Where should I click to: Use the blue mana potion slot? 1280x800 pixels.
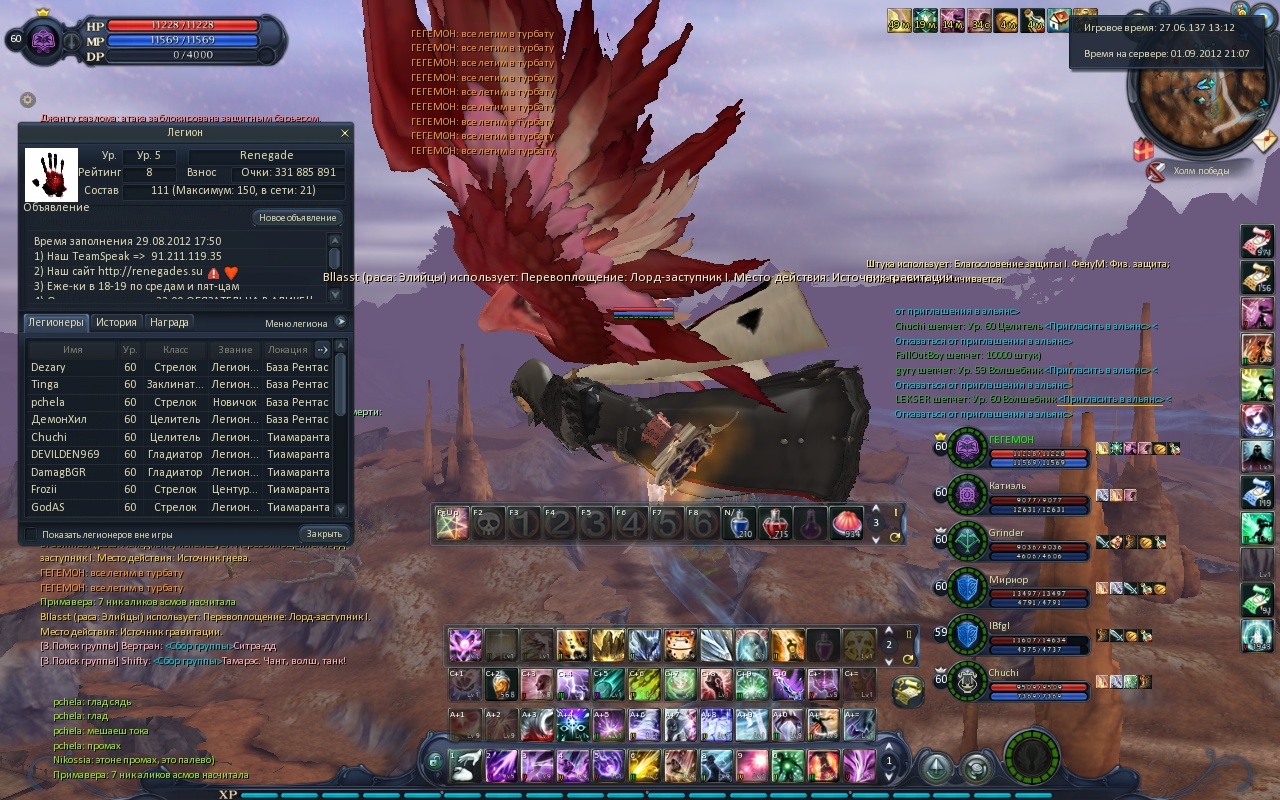(x=739, y=523)
